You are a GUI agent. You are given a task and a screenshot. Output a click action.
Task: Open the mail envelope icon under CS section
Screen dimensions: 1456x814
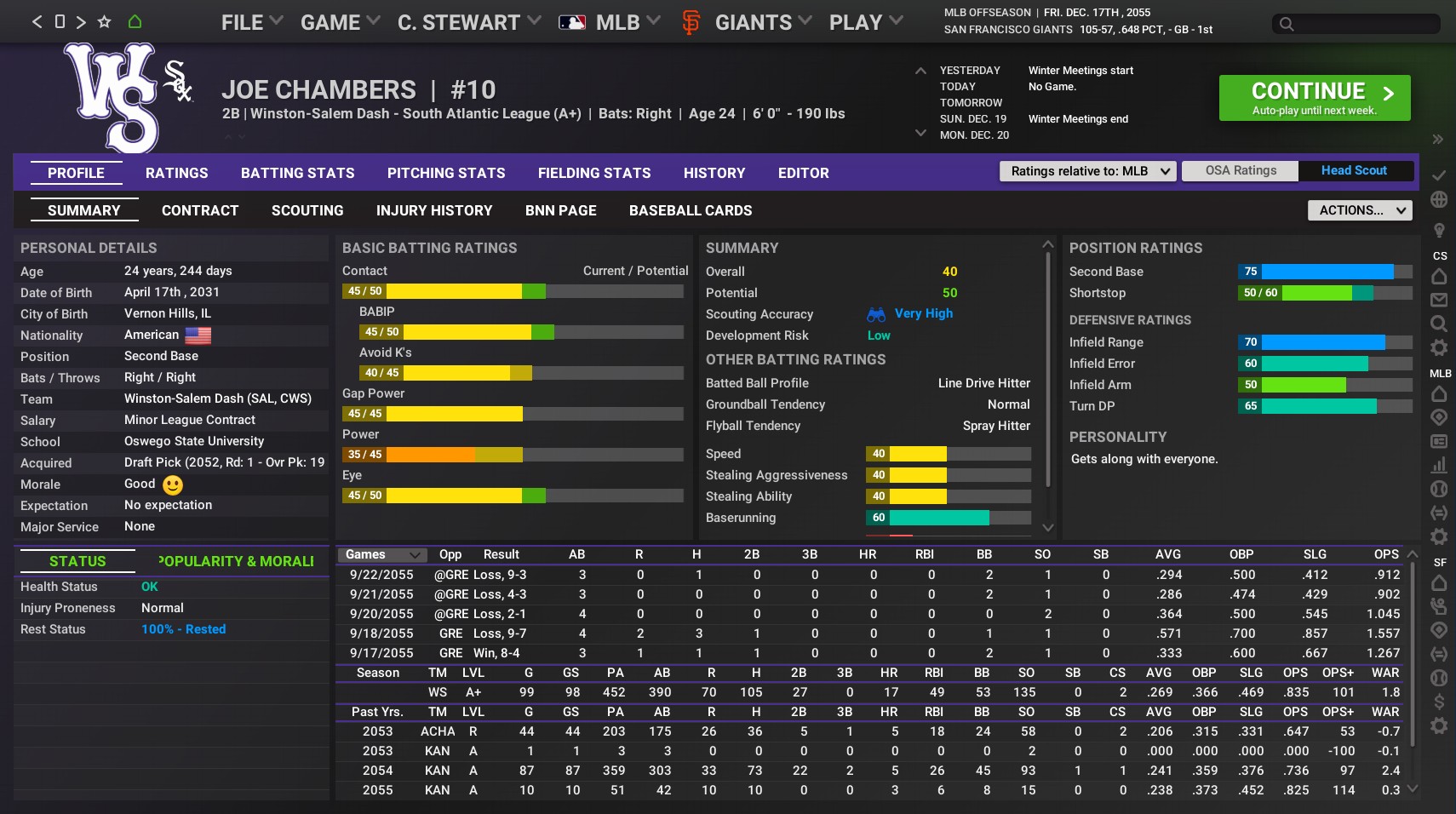tap(1439, 300)
